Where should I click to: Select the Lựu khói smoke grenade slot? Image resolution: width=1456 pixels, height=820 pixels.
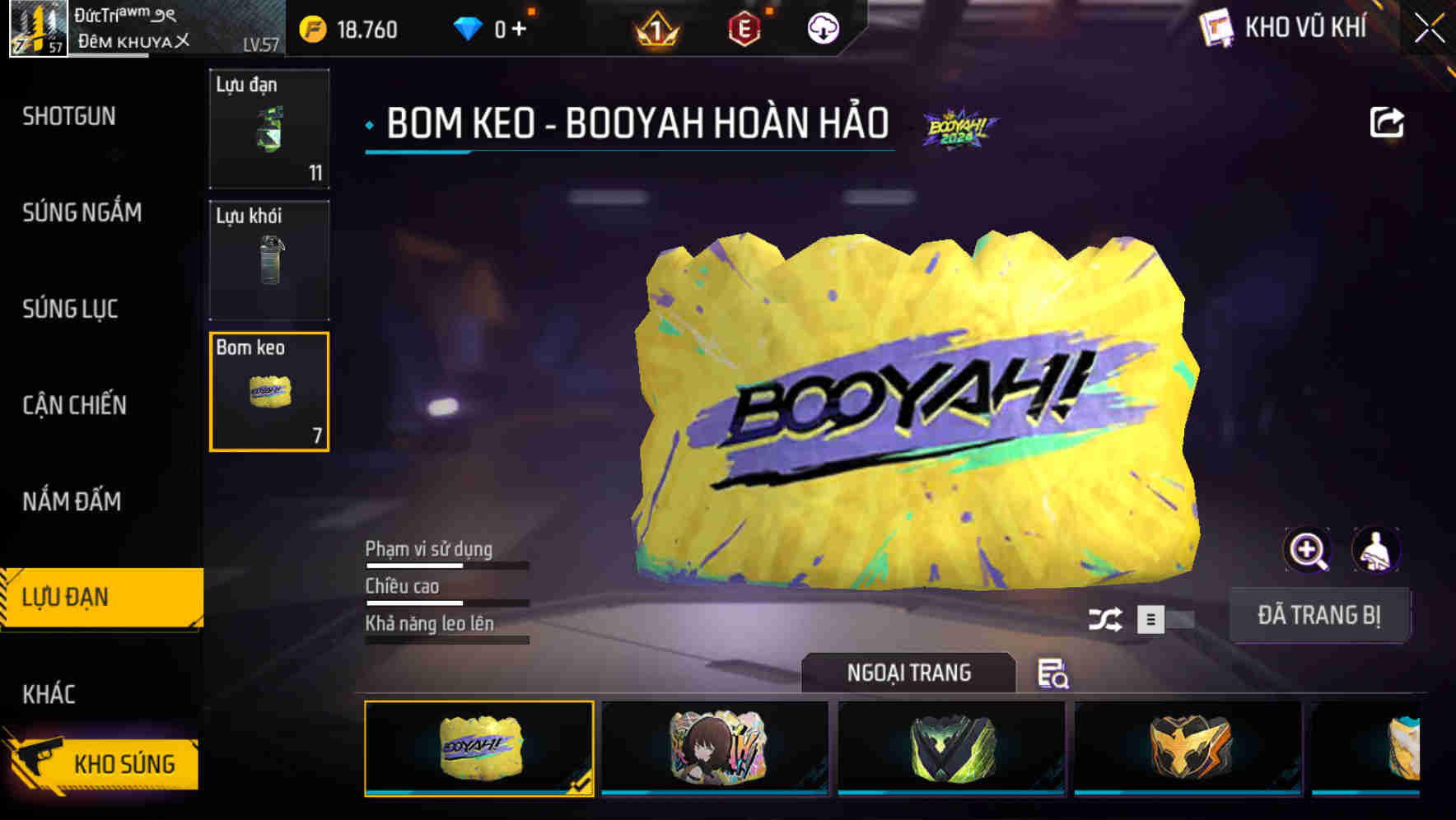coord(269,259)
